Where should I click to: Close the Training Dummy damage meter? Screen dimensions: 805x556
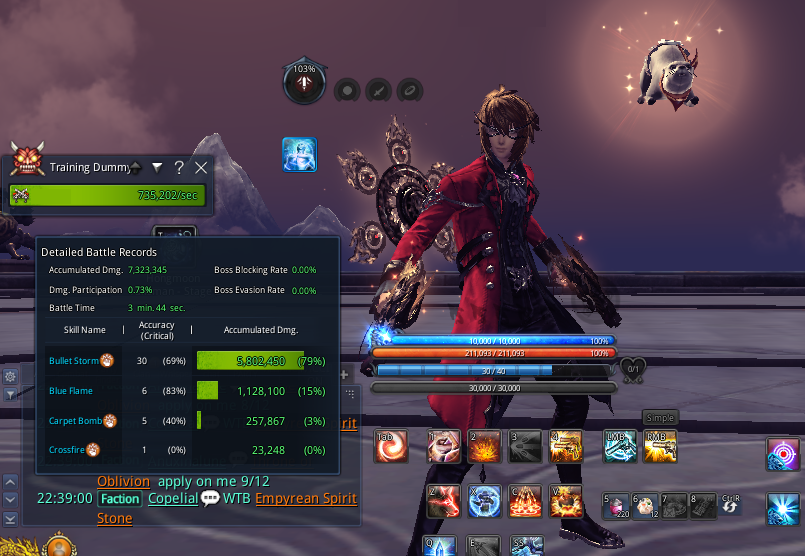(201, 168)
